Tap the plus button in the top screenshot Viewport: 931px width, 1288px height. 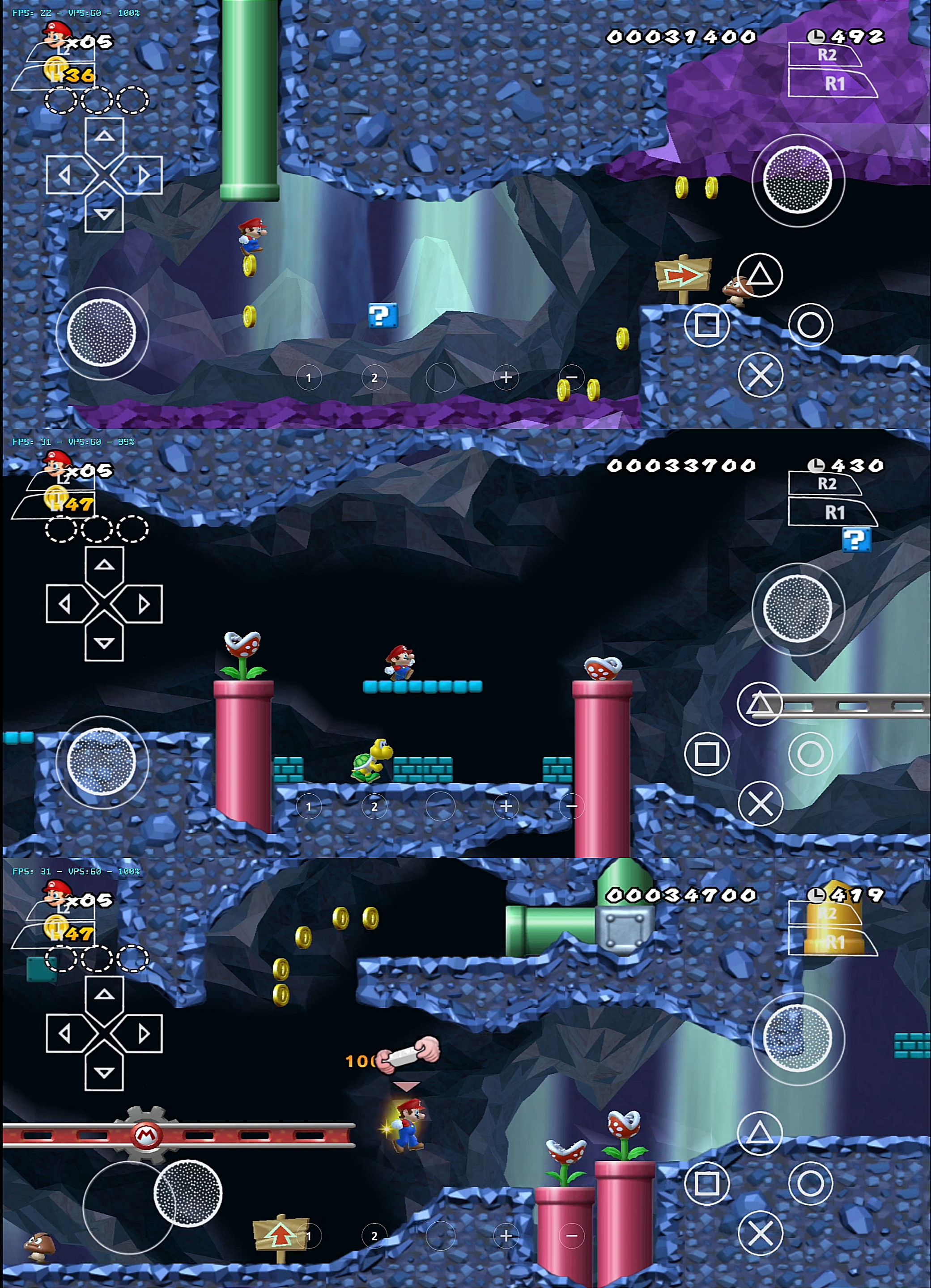tap(506, 377)
